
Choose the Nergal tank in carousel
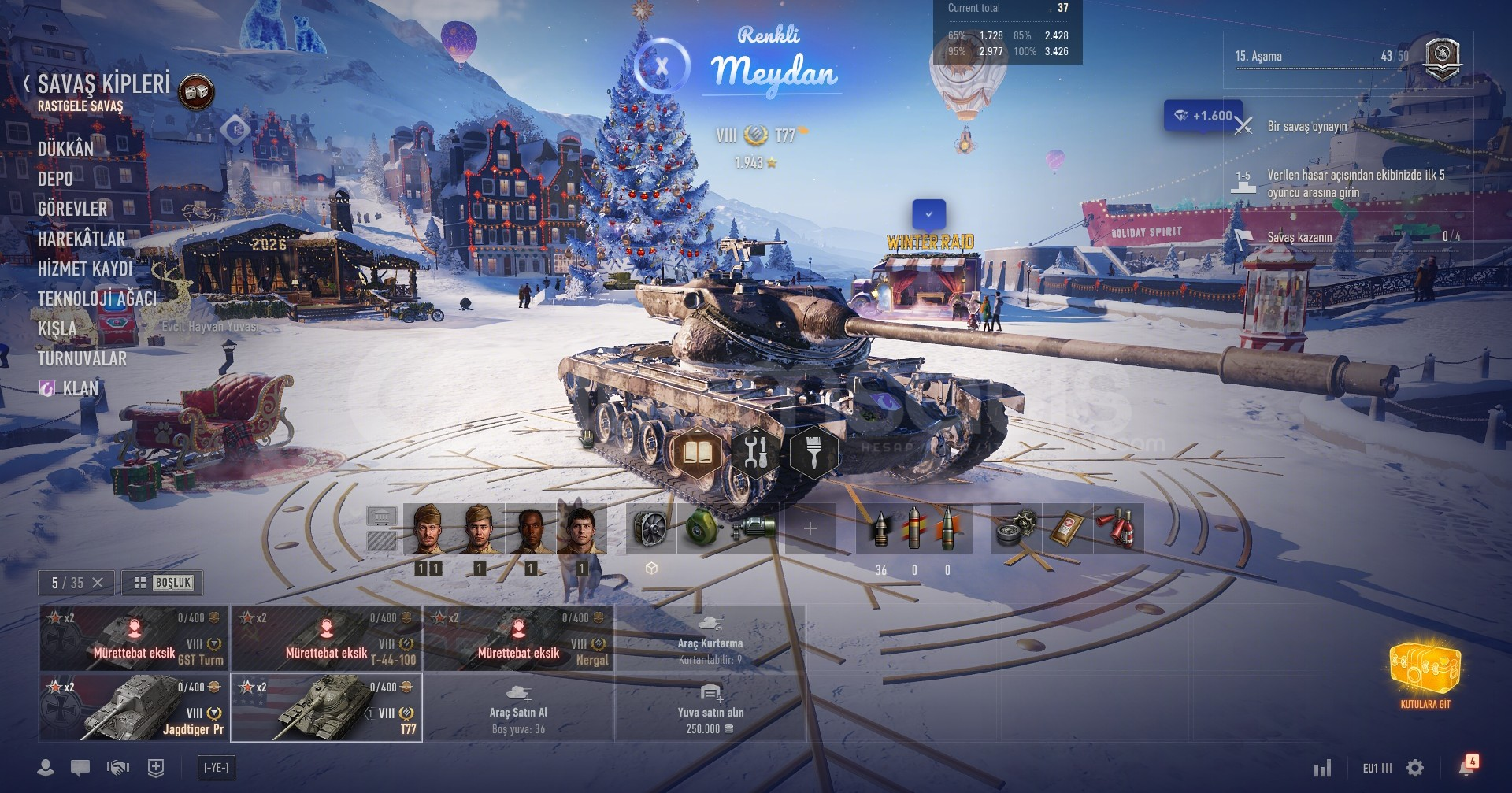[x=518, y=638]
